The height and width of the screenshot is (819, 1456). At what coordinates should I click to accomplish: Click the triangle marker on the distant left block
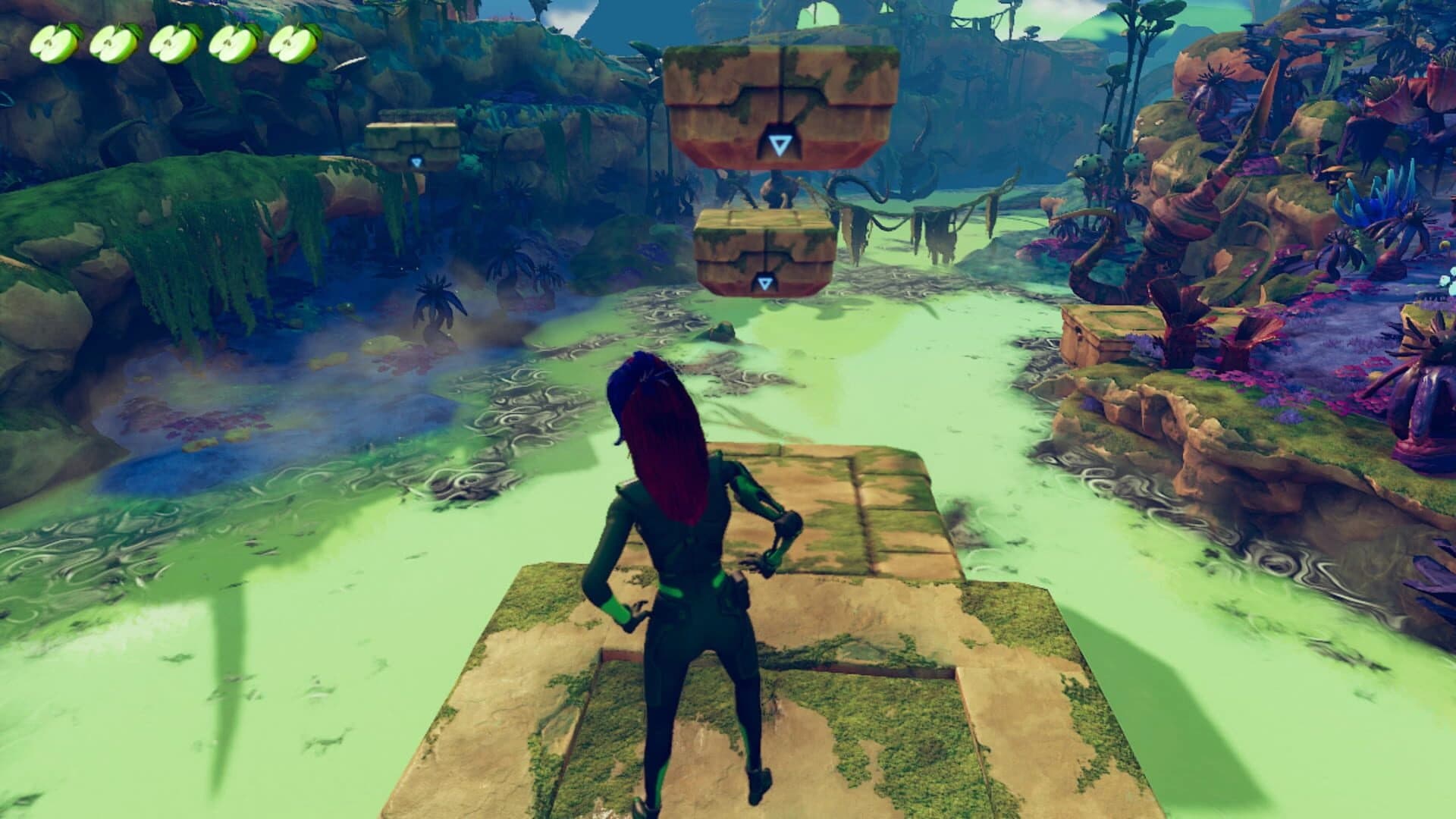416,162
